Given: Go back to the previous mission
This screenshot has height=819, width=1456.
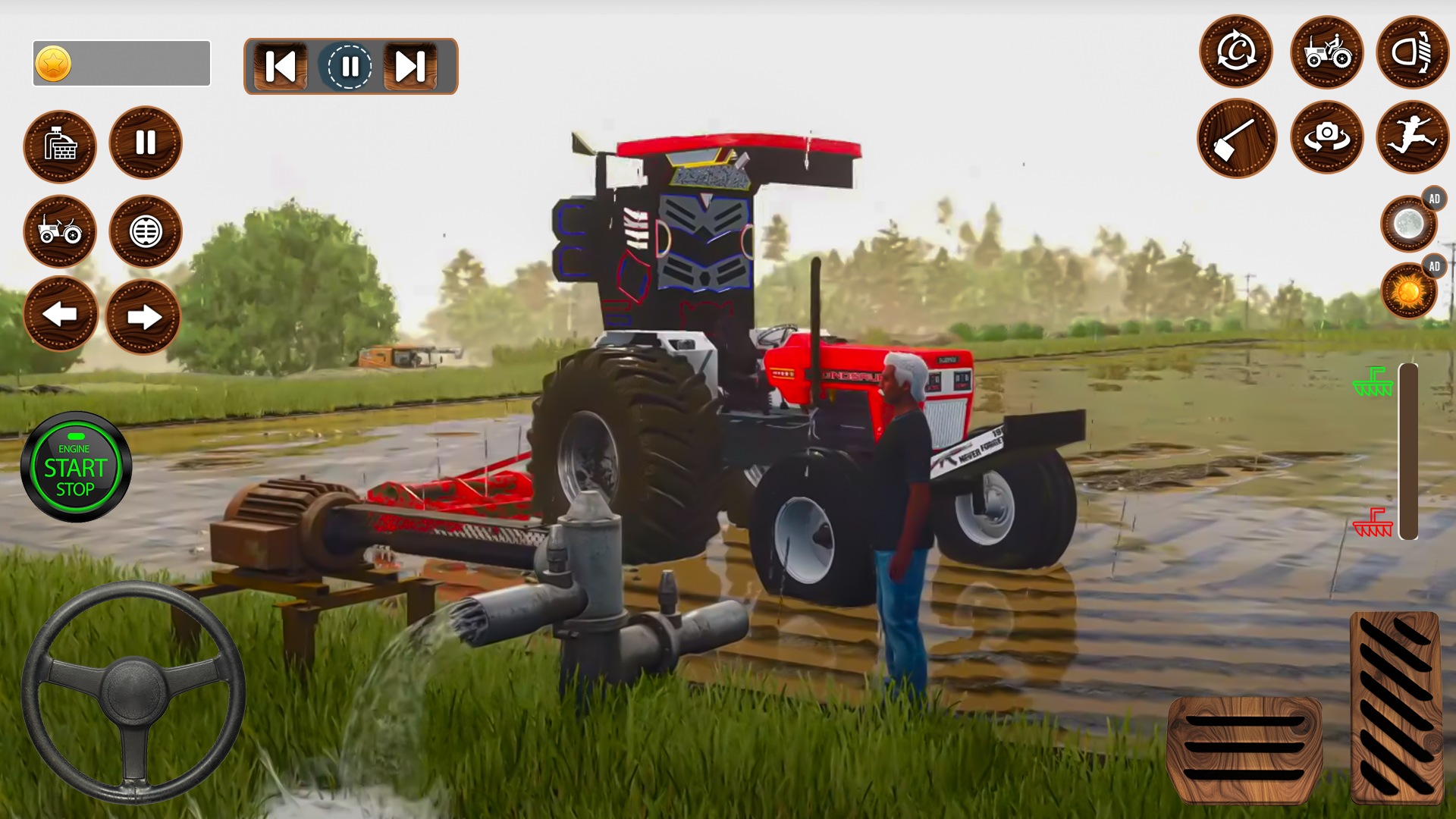Looking at the screenshot, I should coord(279,67).
